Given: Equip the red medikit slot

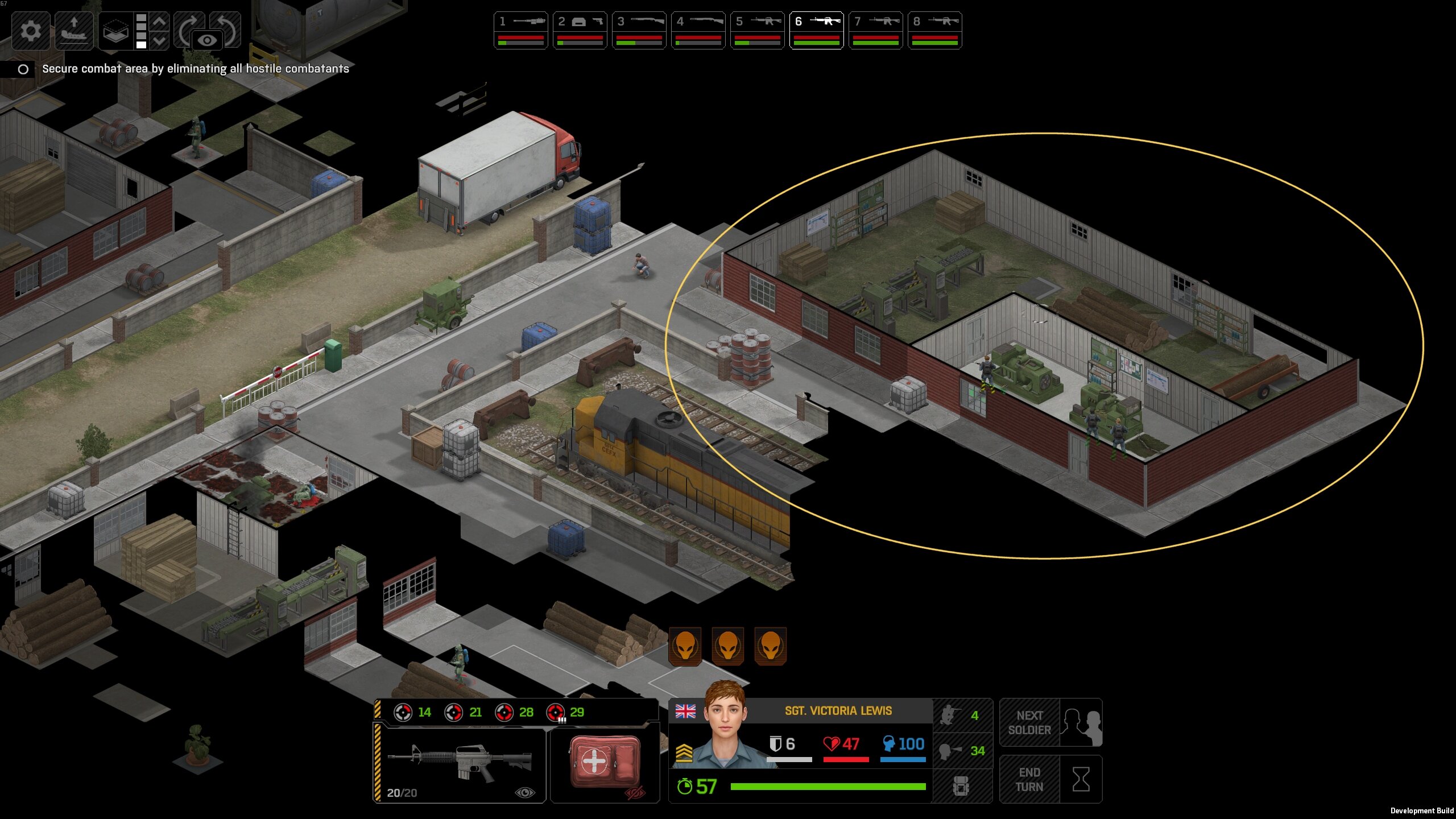Looking at the screenshot, I should tap(605, 763).
